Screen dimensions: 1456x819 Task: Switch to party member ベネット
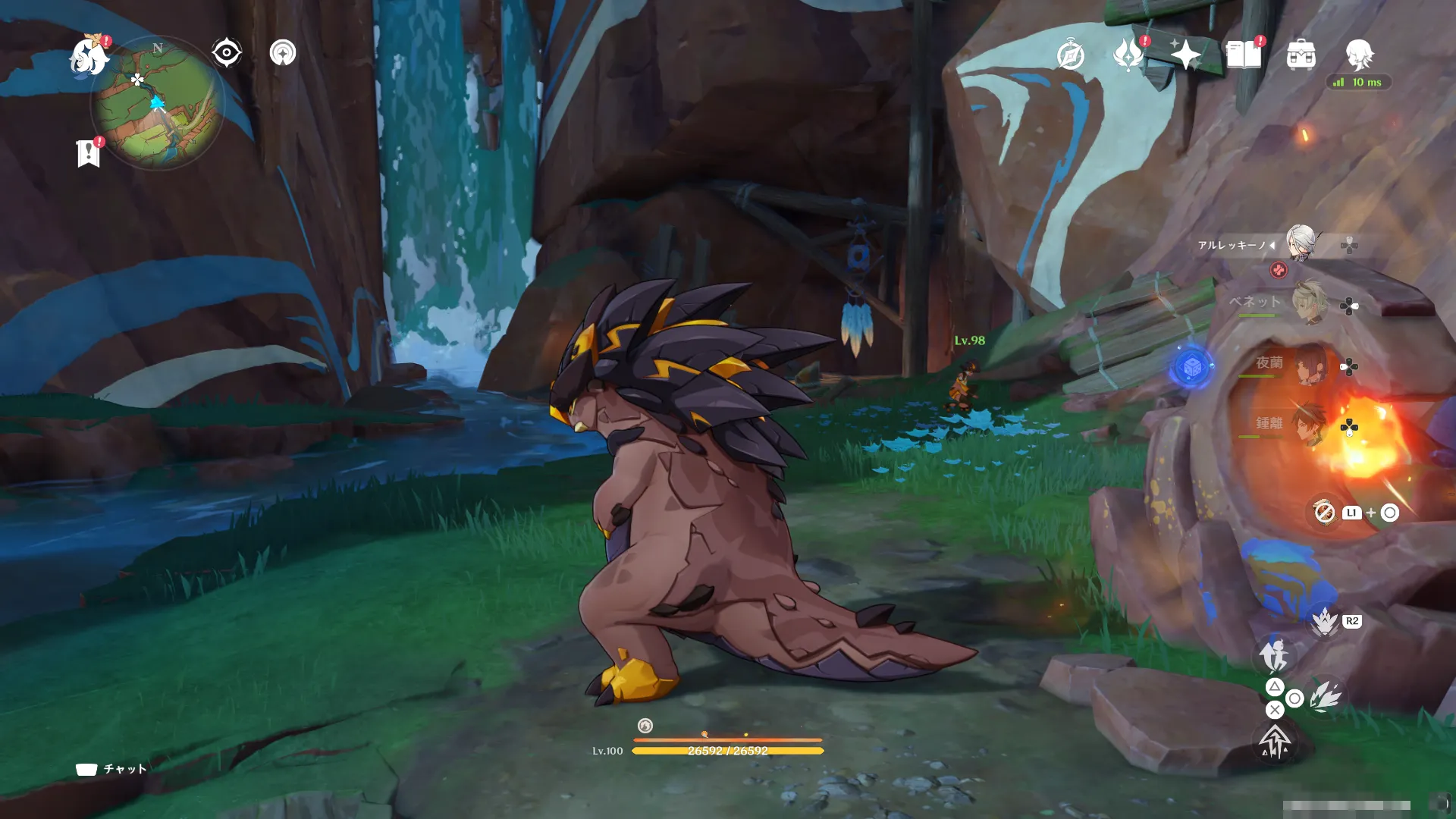click(1308, 303)
